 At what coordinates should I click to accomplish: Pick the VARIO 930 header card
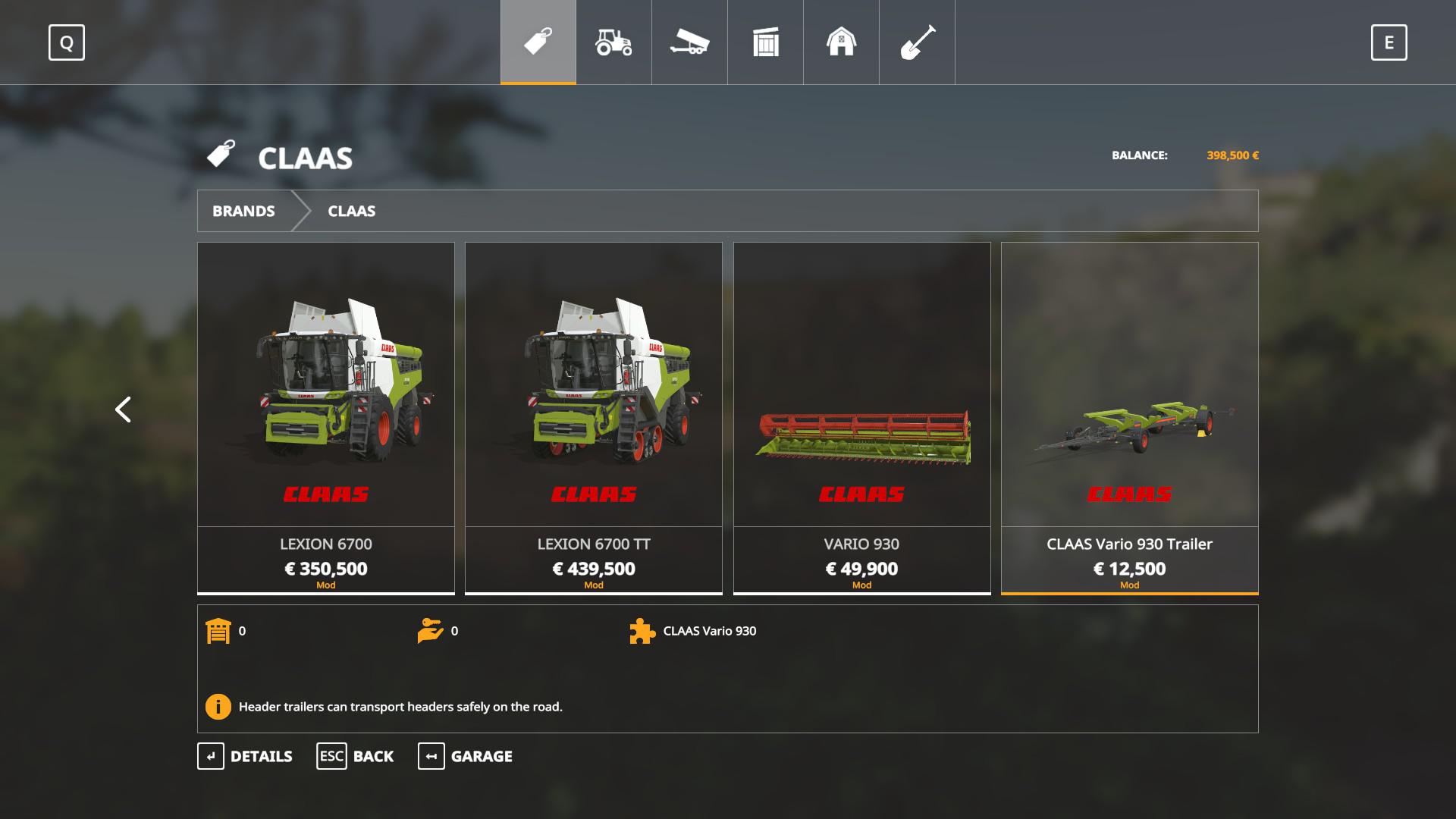tap(861, 417)
